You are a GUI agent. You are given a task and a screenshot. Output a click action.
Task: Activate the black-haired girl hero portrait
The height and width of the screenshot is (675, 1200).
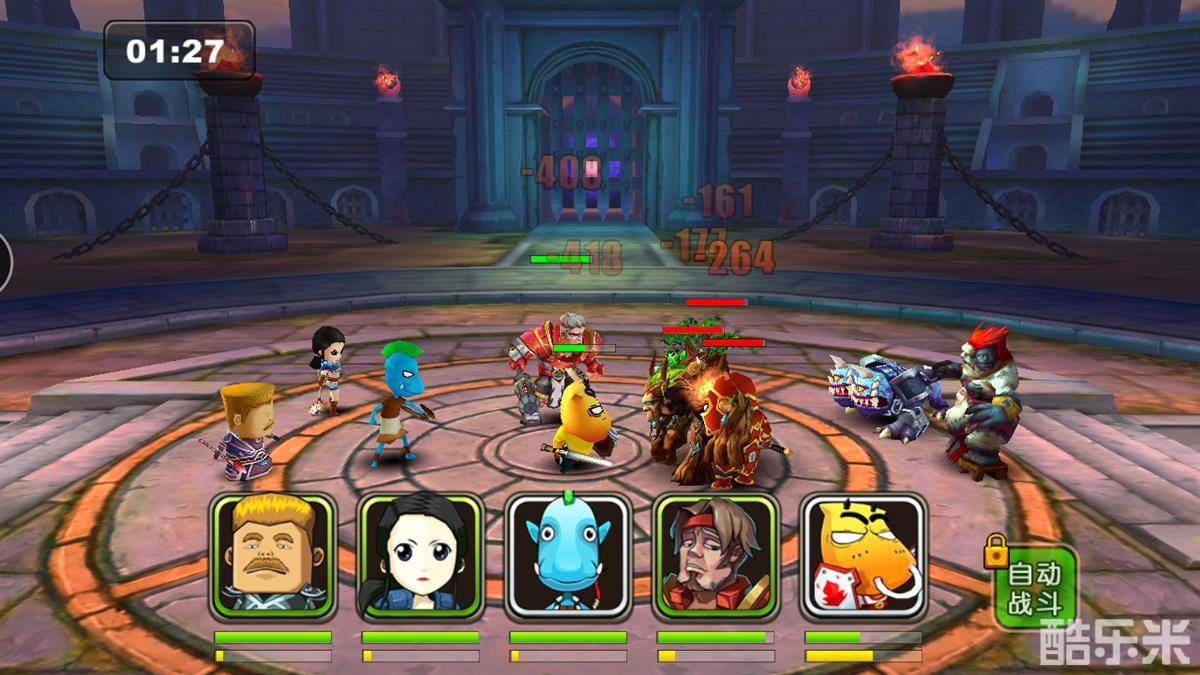420,557
